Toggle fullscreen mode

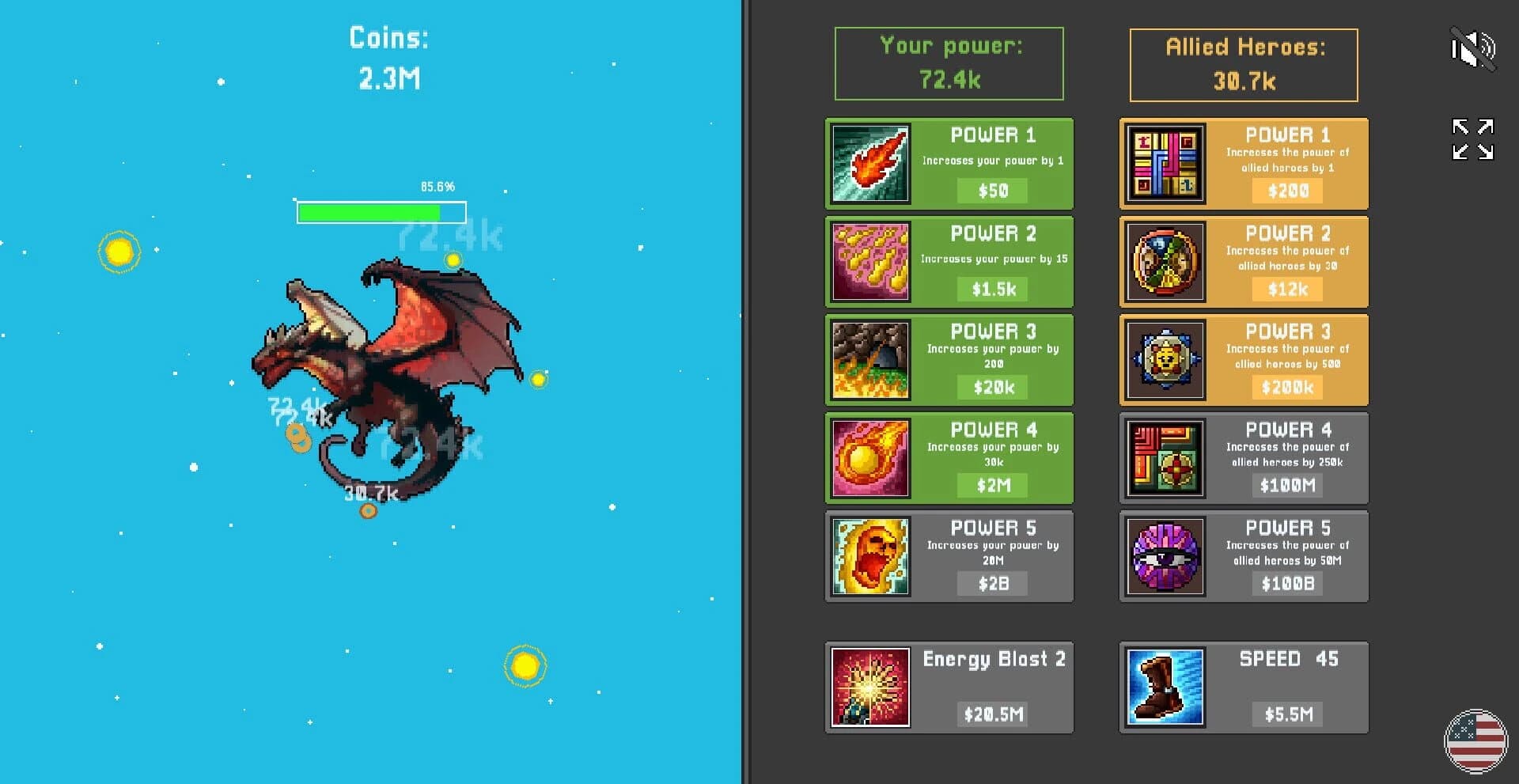pyautogui.click(x=1472, y=138)
